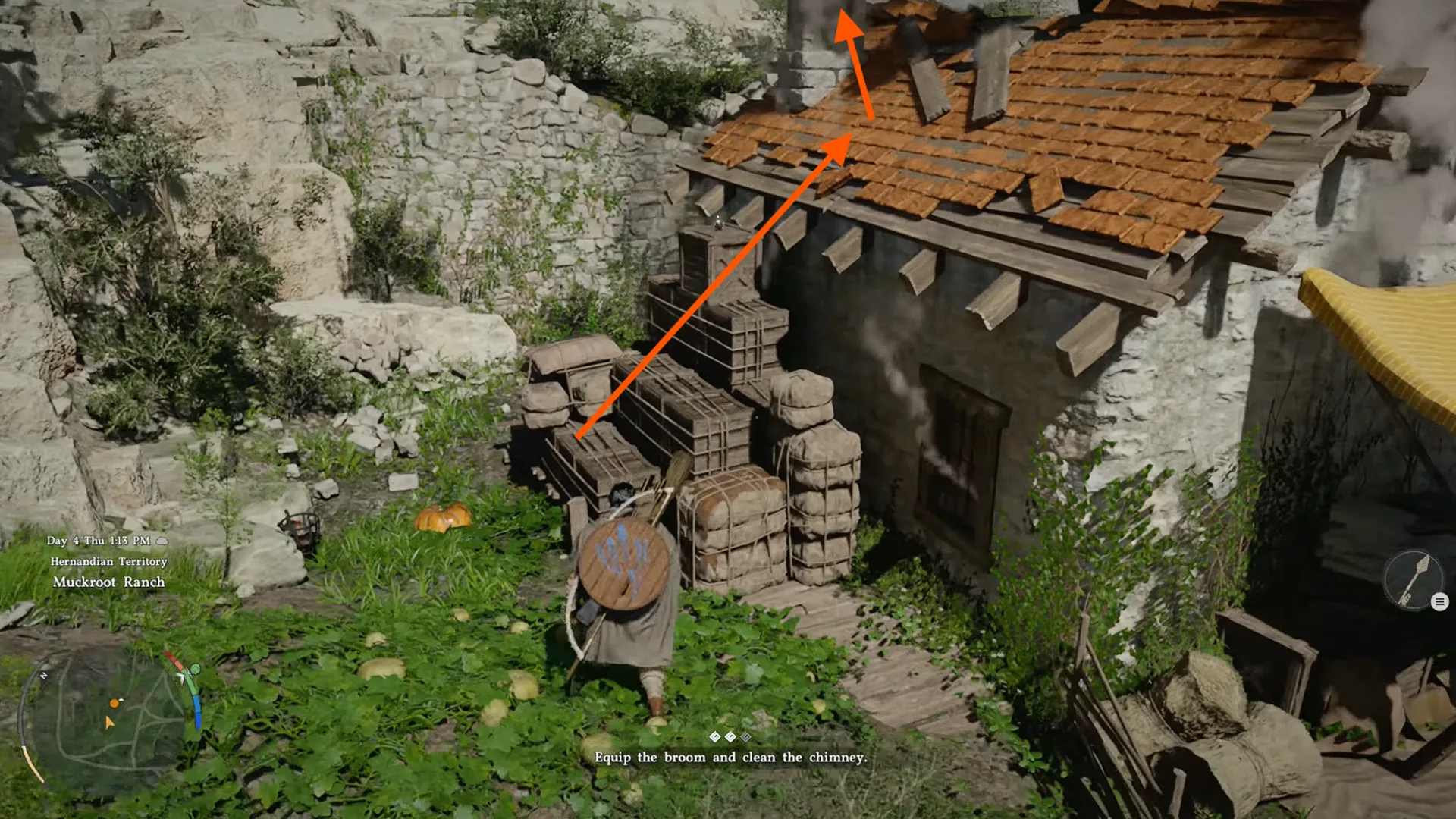Toggle the hamburger menu button near the compass
Viewport: 1456px width, 819px height.
[x=1439, y=601]
